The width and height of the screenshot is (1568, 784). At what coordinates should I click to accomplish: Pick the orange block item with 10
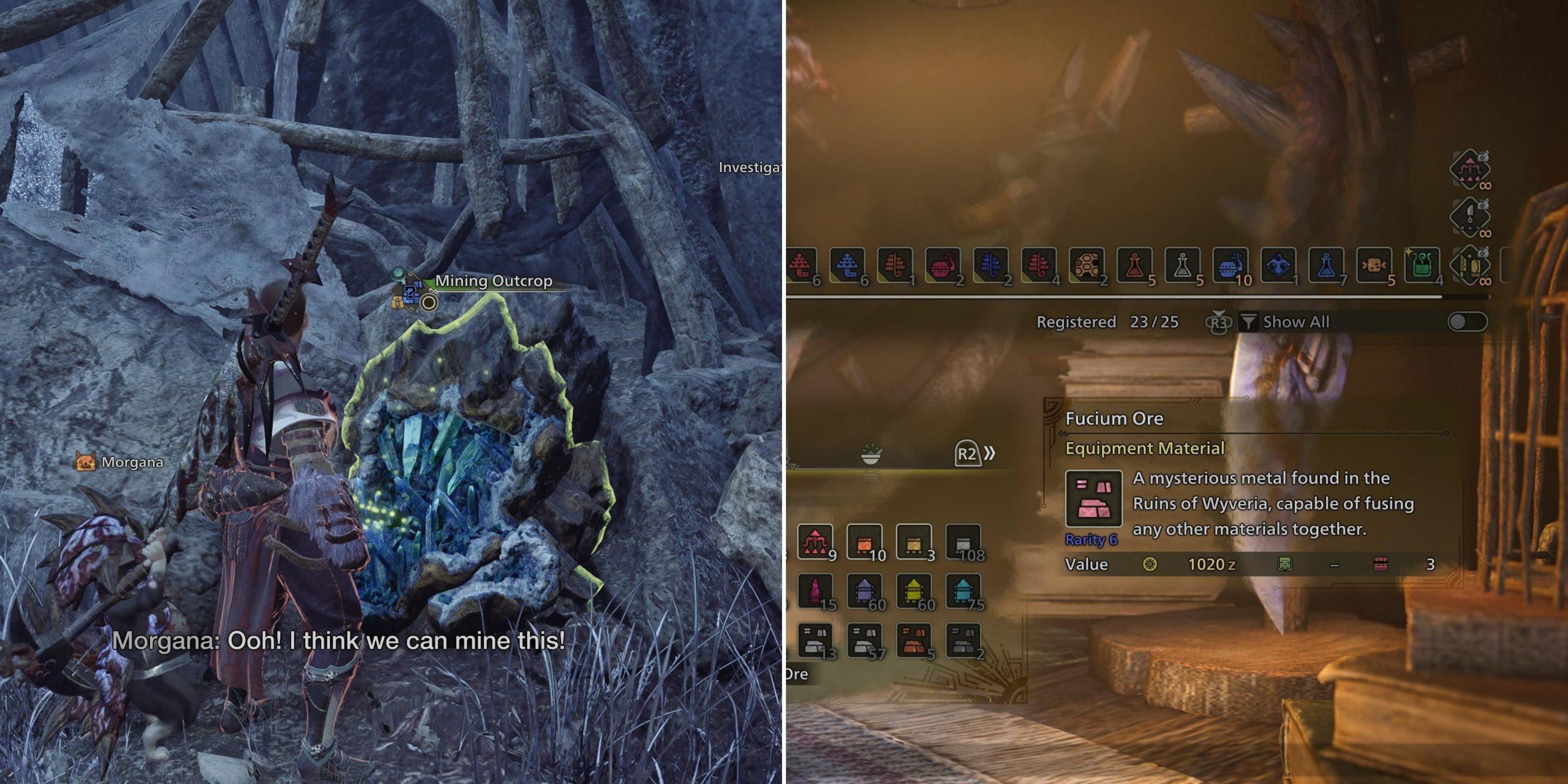pos(864,542)
